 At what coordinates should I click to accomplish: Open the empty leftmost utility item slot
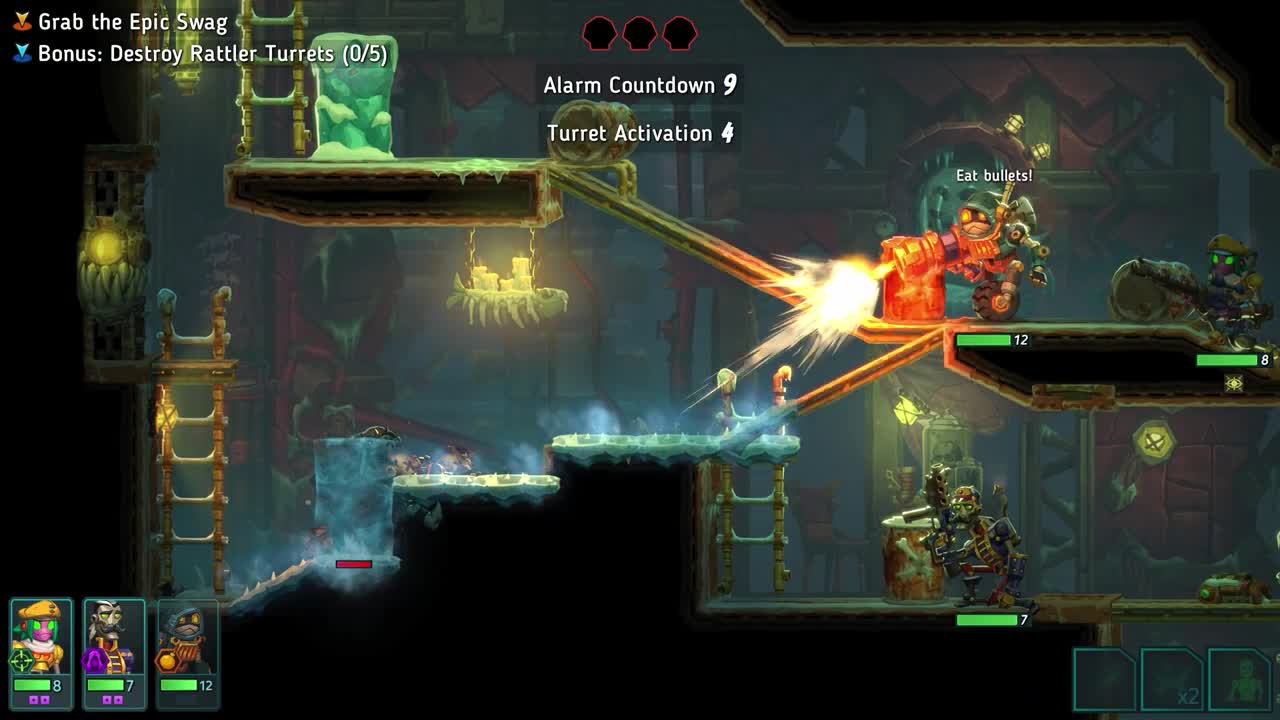pyautogui.click(x=1103, y=679)
